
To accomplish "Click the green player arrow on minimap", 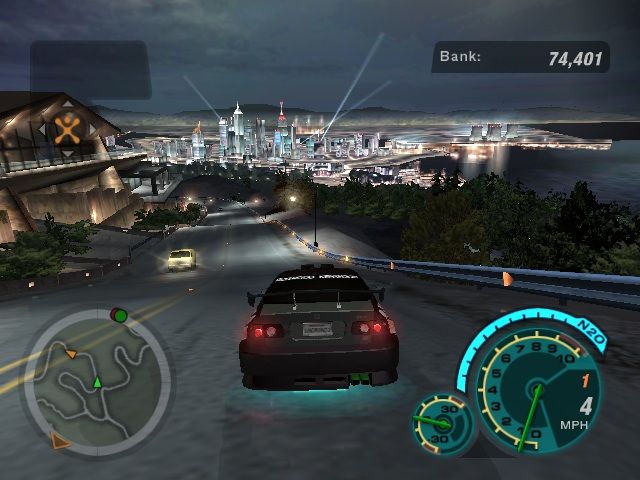I will (97, 382).
